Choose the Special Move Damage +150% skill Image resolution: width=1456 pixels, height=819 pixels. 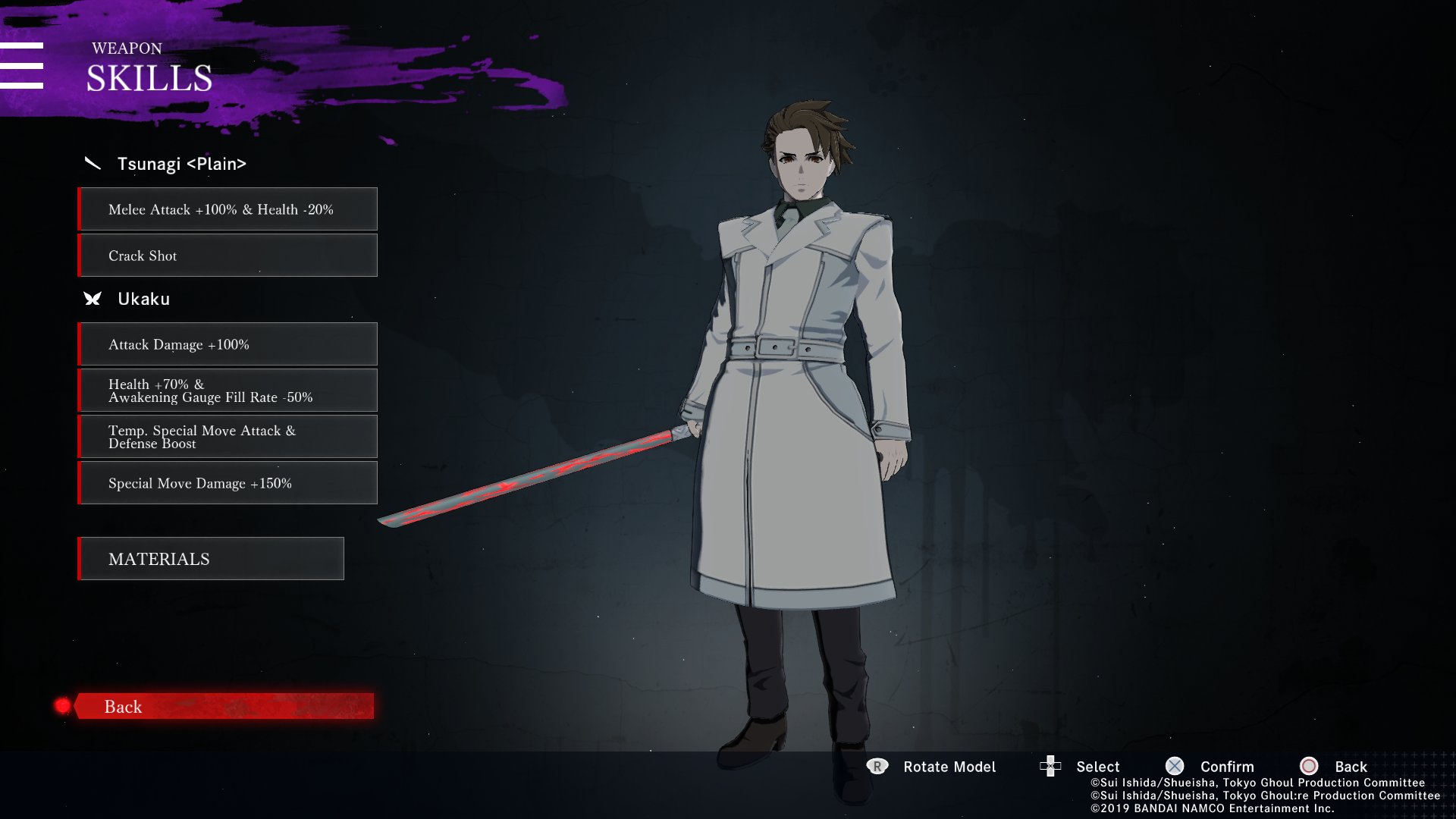(x=227, y=483)
